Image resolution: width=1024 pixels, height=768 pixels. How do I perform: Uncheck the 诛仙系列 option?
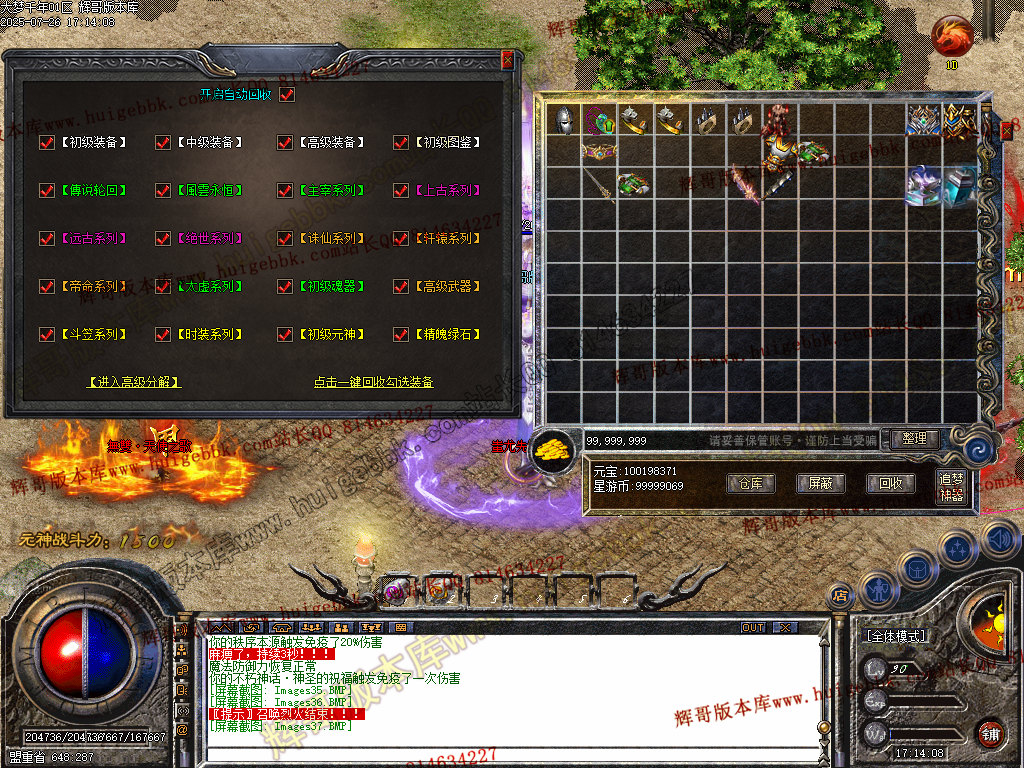click(x=285, y=239)
